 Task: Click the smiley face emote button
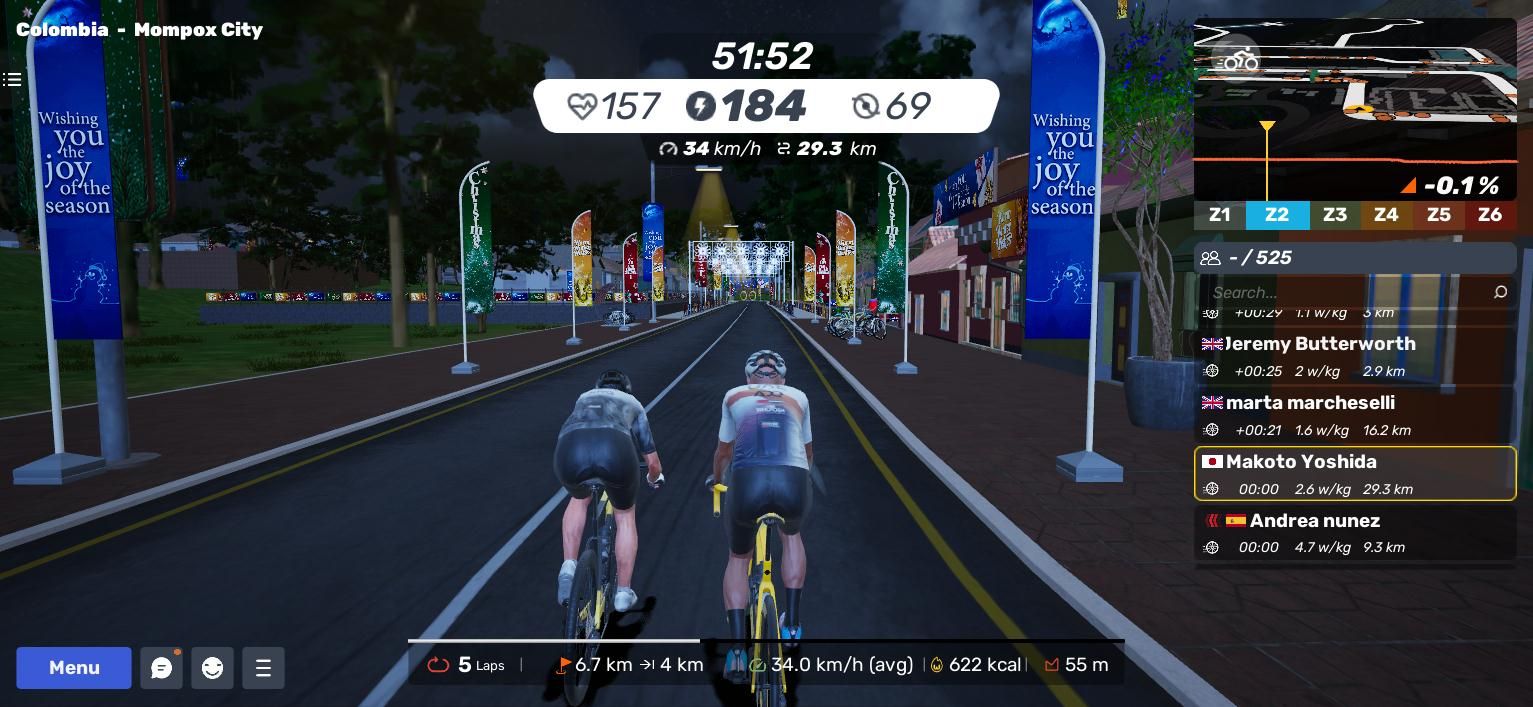[x=212, y=668]
